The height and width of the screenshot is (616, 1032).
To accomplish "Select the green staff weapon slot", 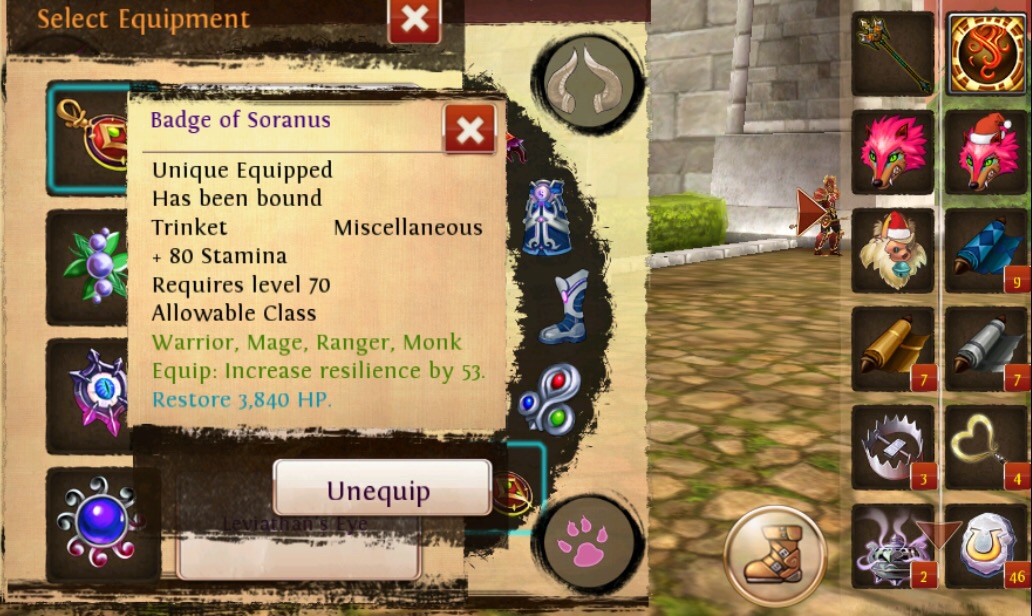I will 892,53.
